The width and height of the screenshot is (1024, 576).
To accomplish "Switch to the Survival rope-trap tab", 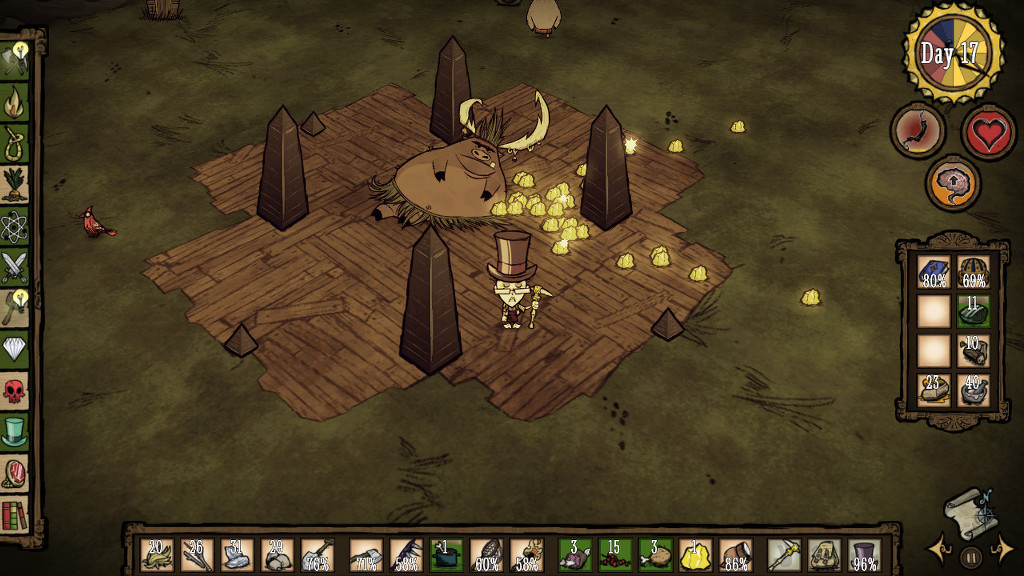I will 15,142.
